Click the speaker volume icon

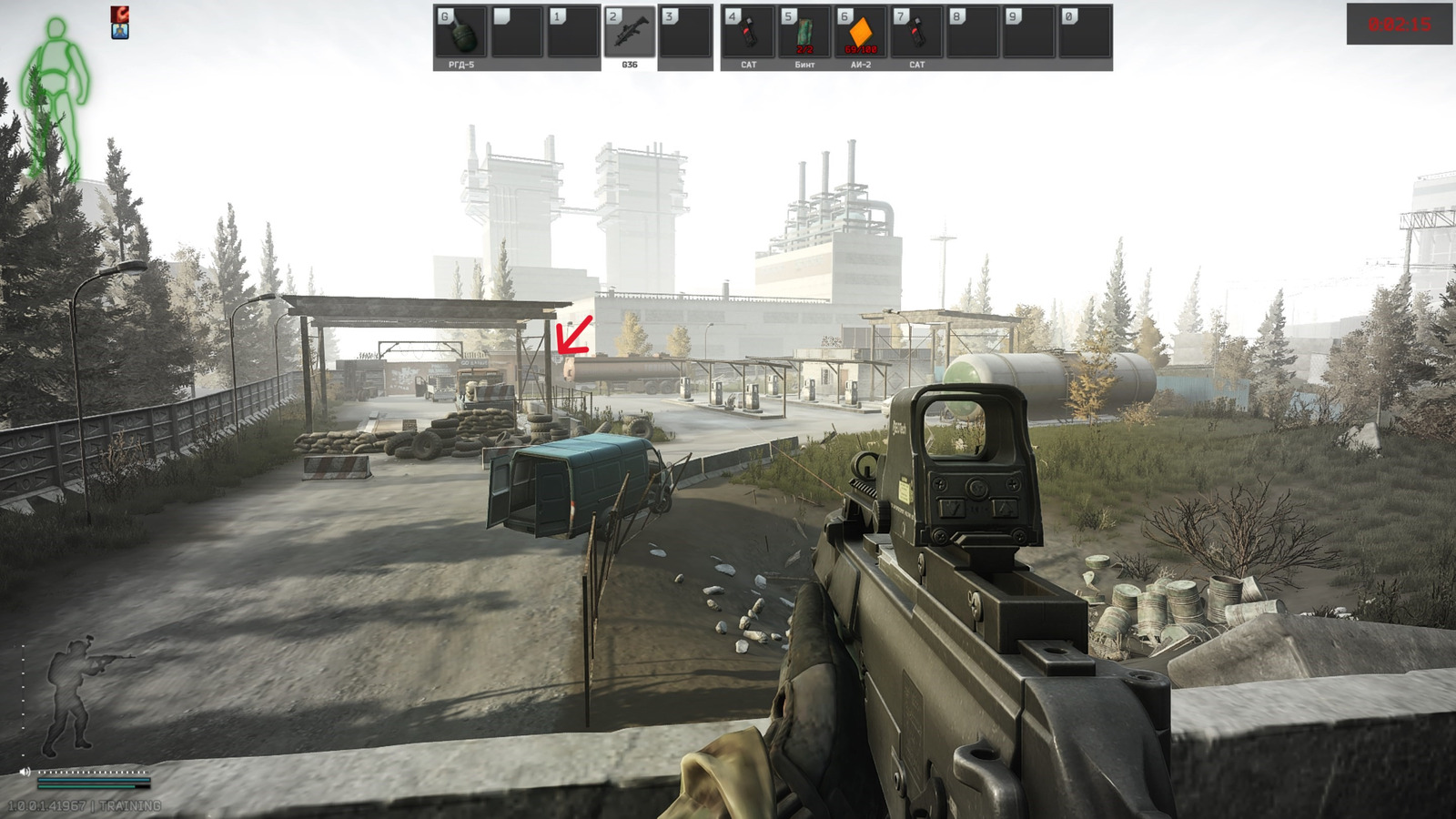pyautogui.click(x=25, y=772)
